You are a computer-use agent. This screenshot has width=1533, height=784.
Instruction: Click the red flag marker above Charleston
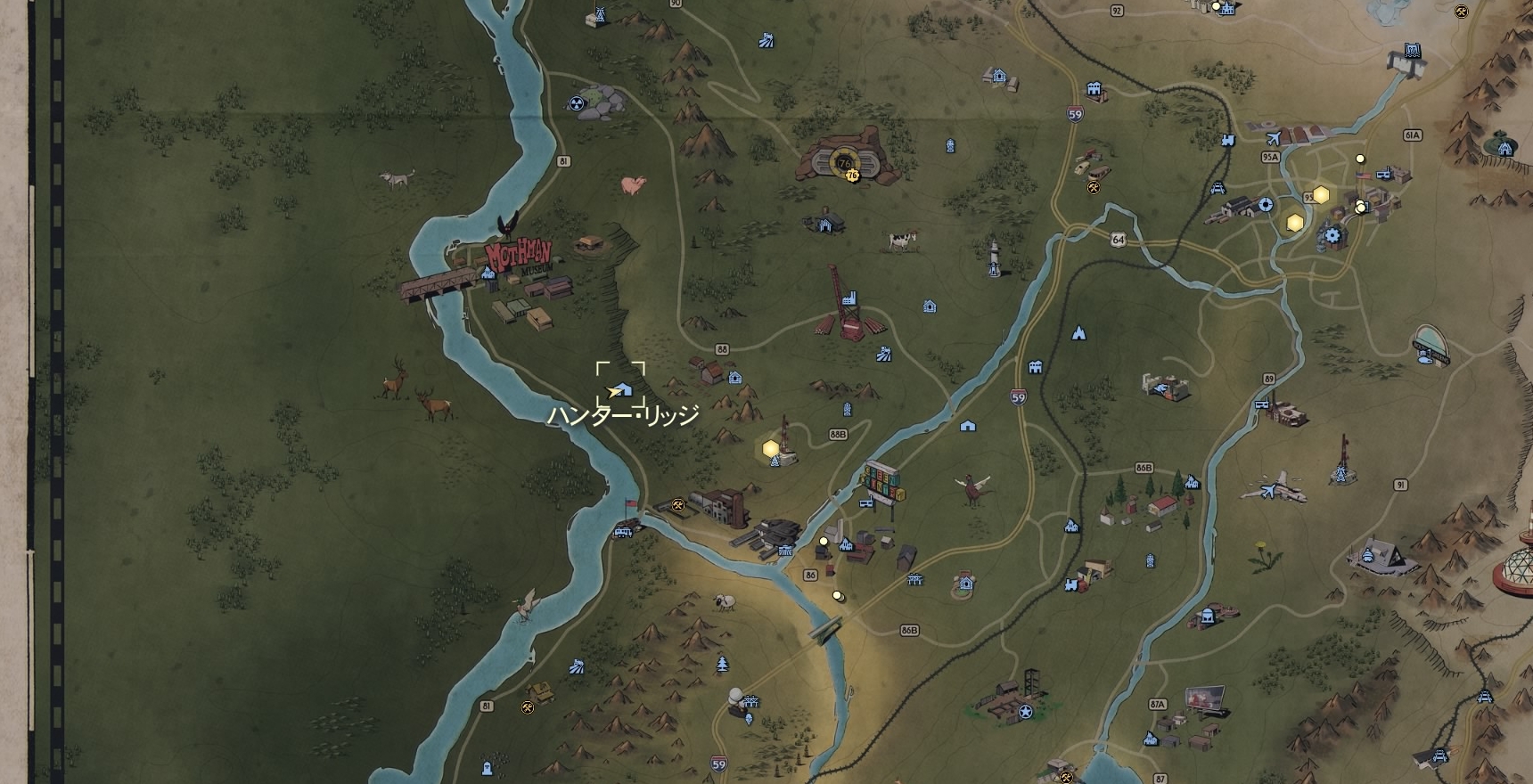pyautogui.click(x=629, y=502)
